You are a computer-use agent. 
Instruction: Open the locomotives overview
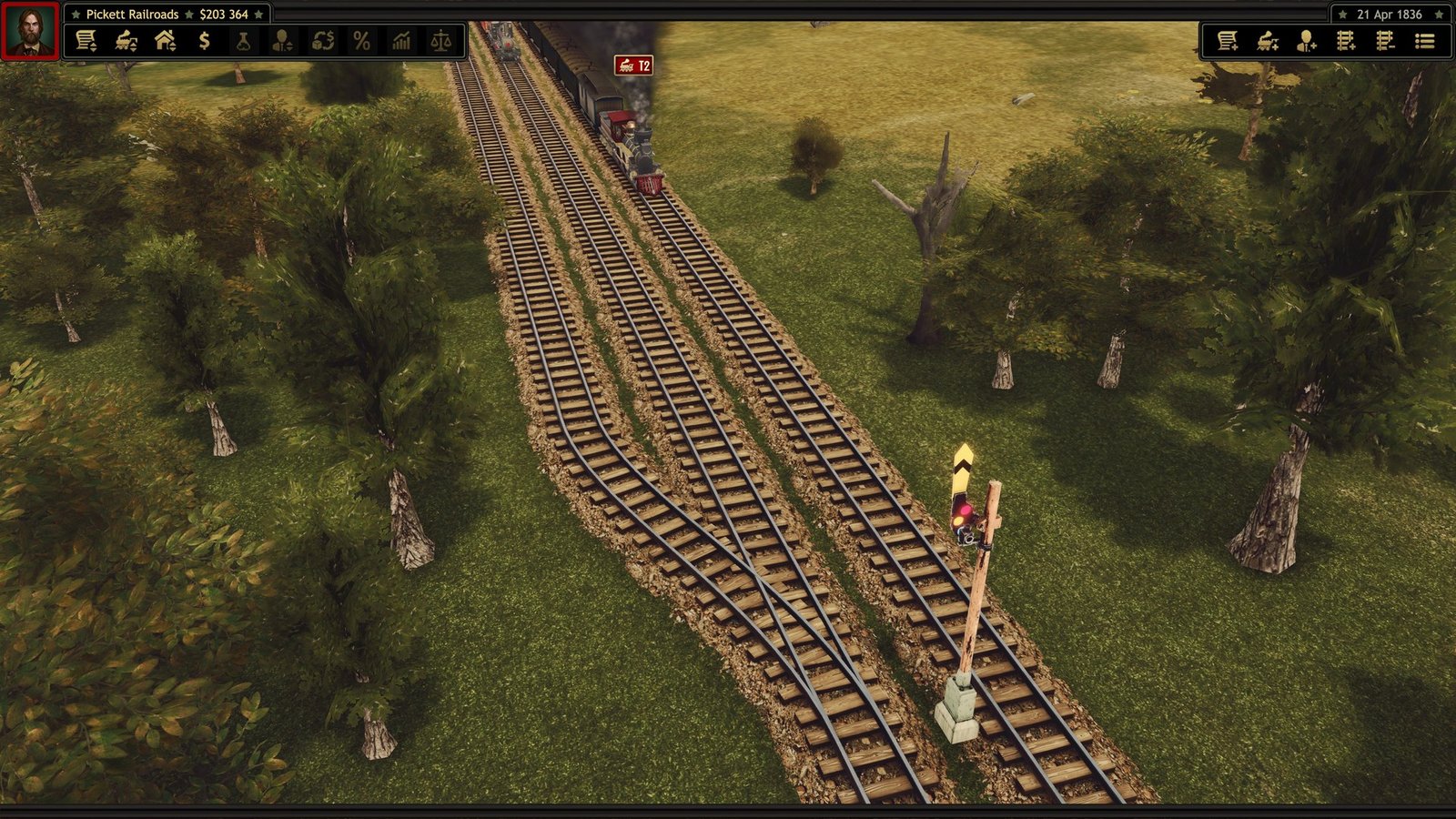128,39
